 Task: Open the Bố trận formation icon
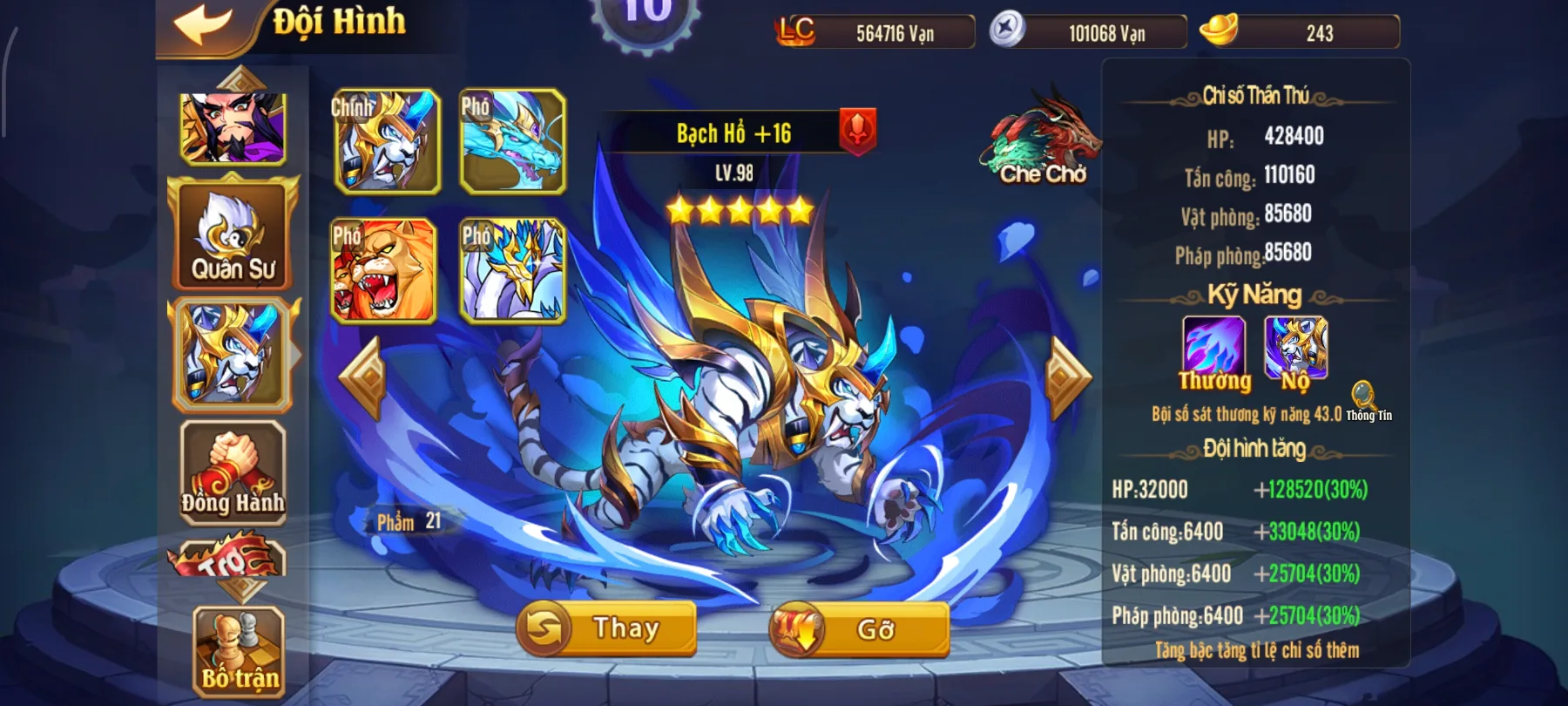pyautogui.click(x=235, y=649)
